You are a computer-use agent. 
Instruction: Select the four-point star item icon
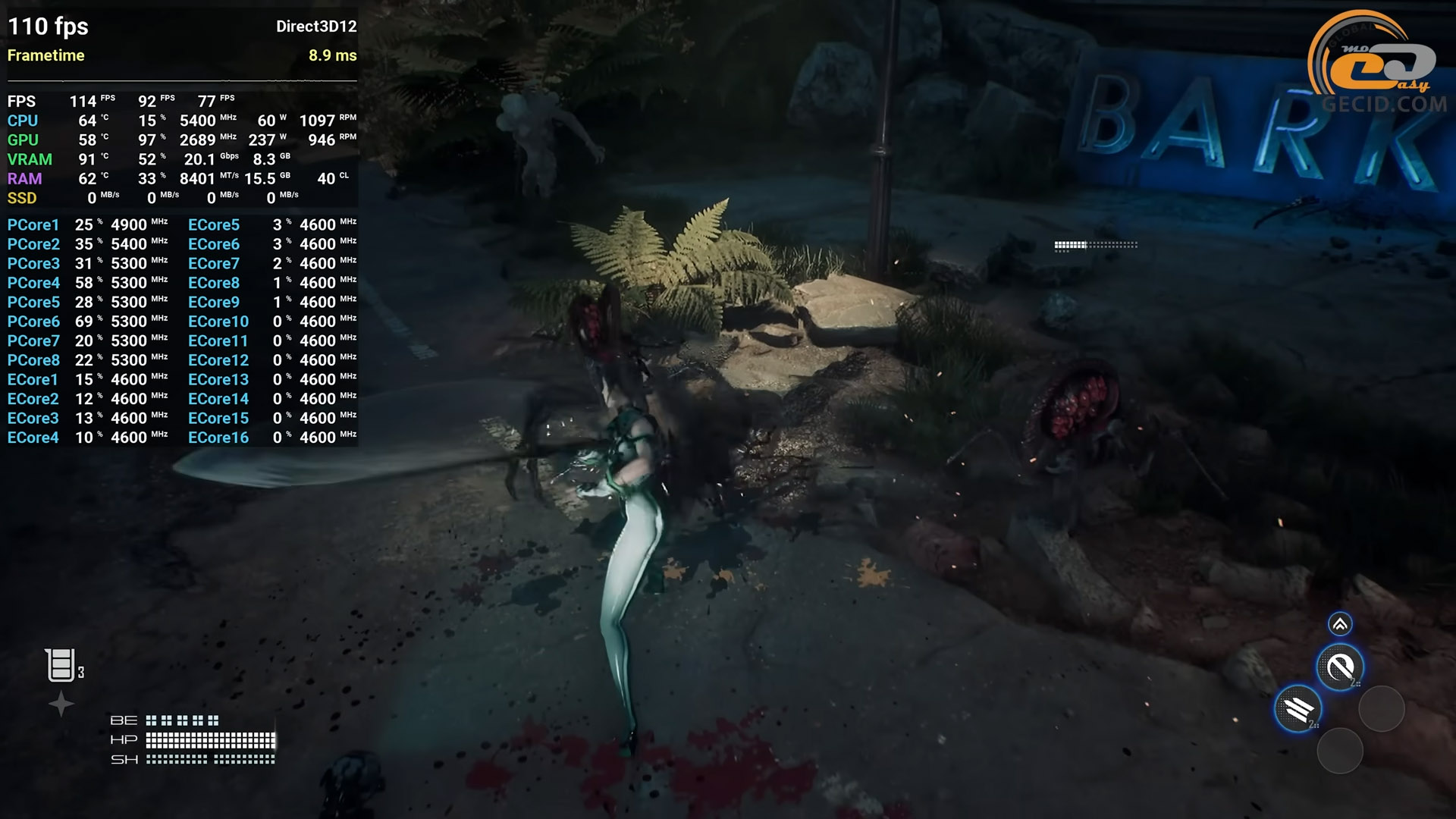[x=61, y=704]
